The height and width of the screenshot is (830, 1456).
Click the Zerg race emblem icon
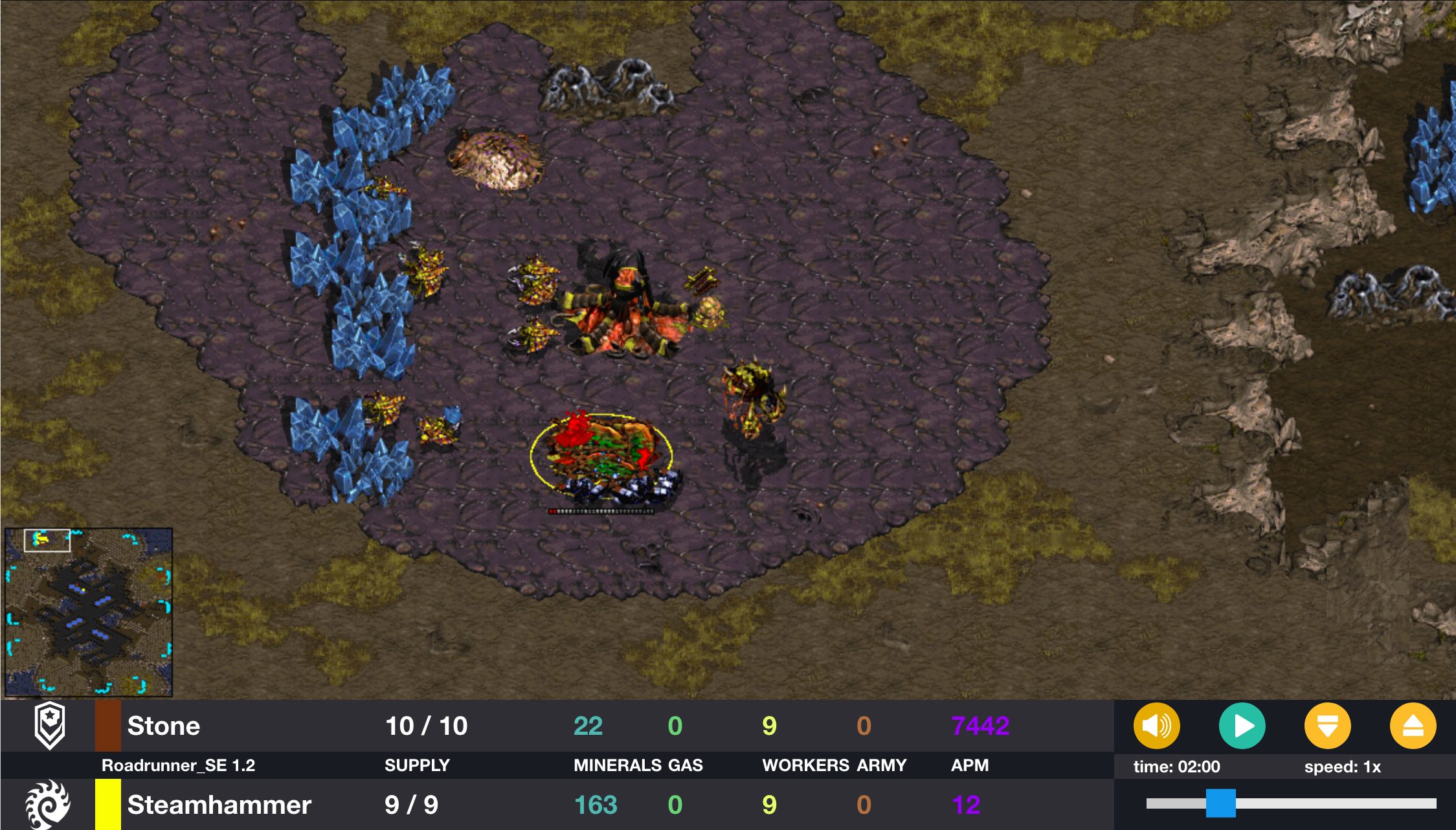coord(47,805)
